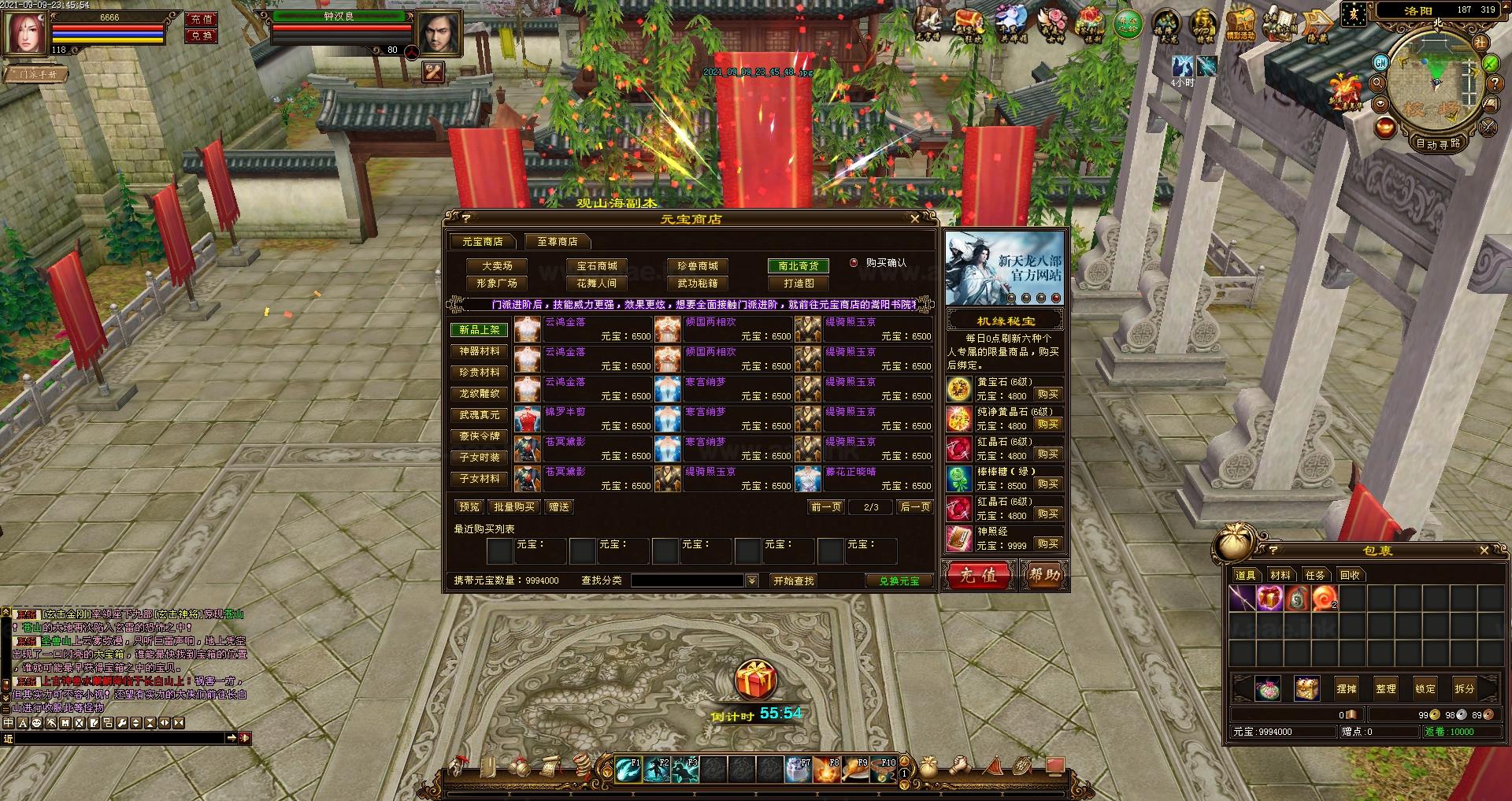The height and width of the screenshot is (801, 1512).
Task: Open the 福缘天龙 icon near the top
Action: [1165, 22]
